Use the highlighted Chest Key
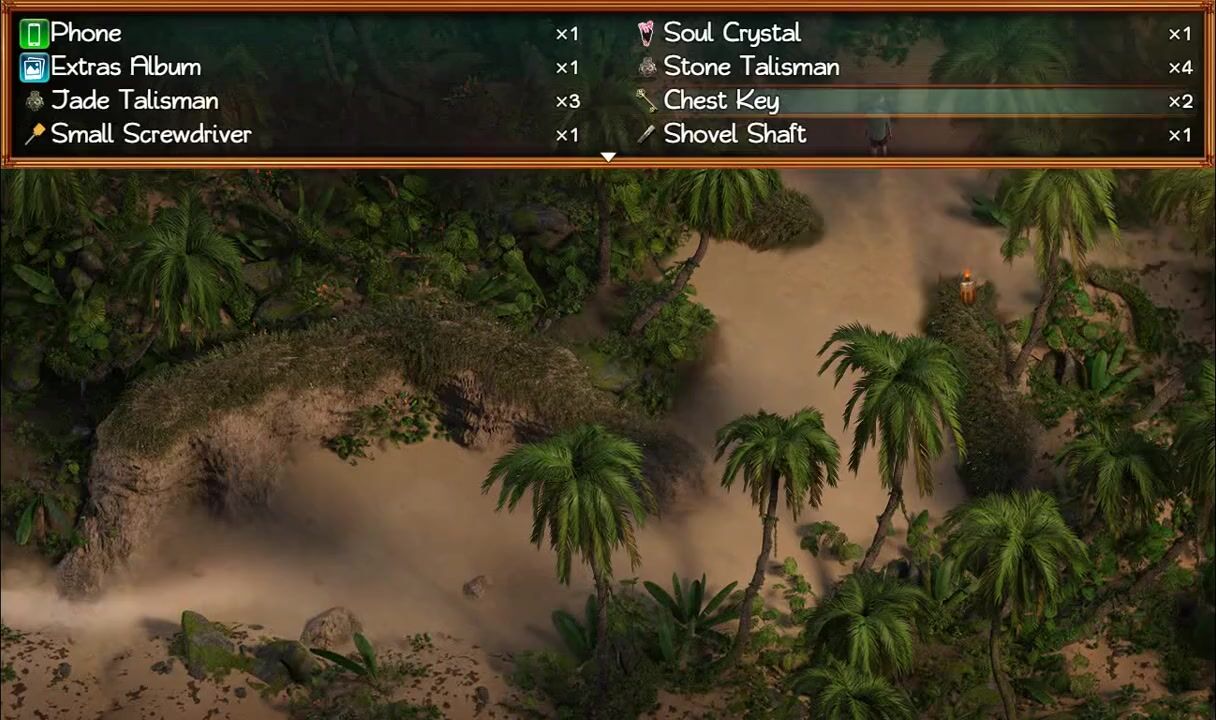Image resolution: width=1216 pixels, height=720 pixels. click(721, 100)
